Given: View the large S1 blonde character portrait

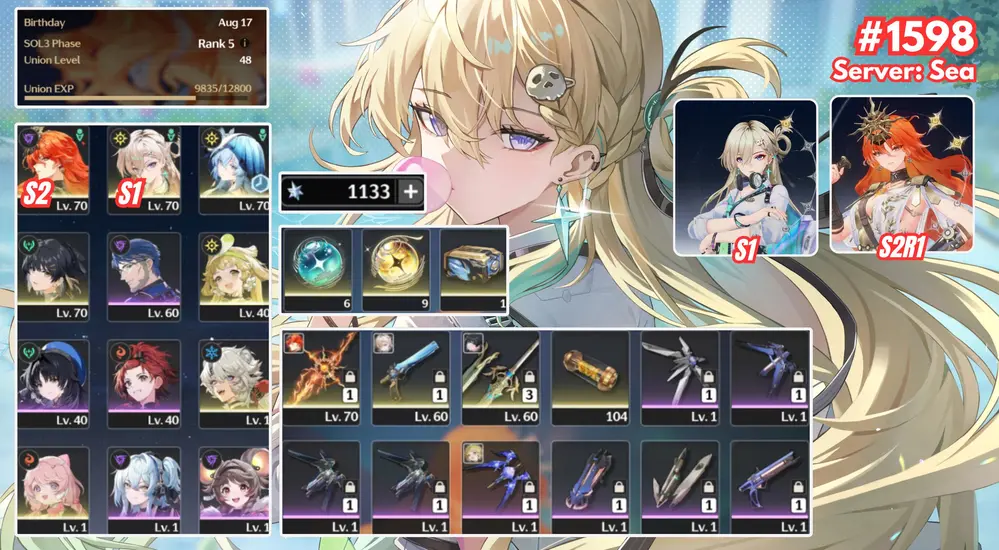Looking at the screenshot, I should (745, 176).
